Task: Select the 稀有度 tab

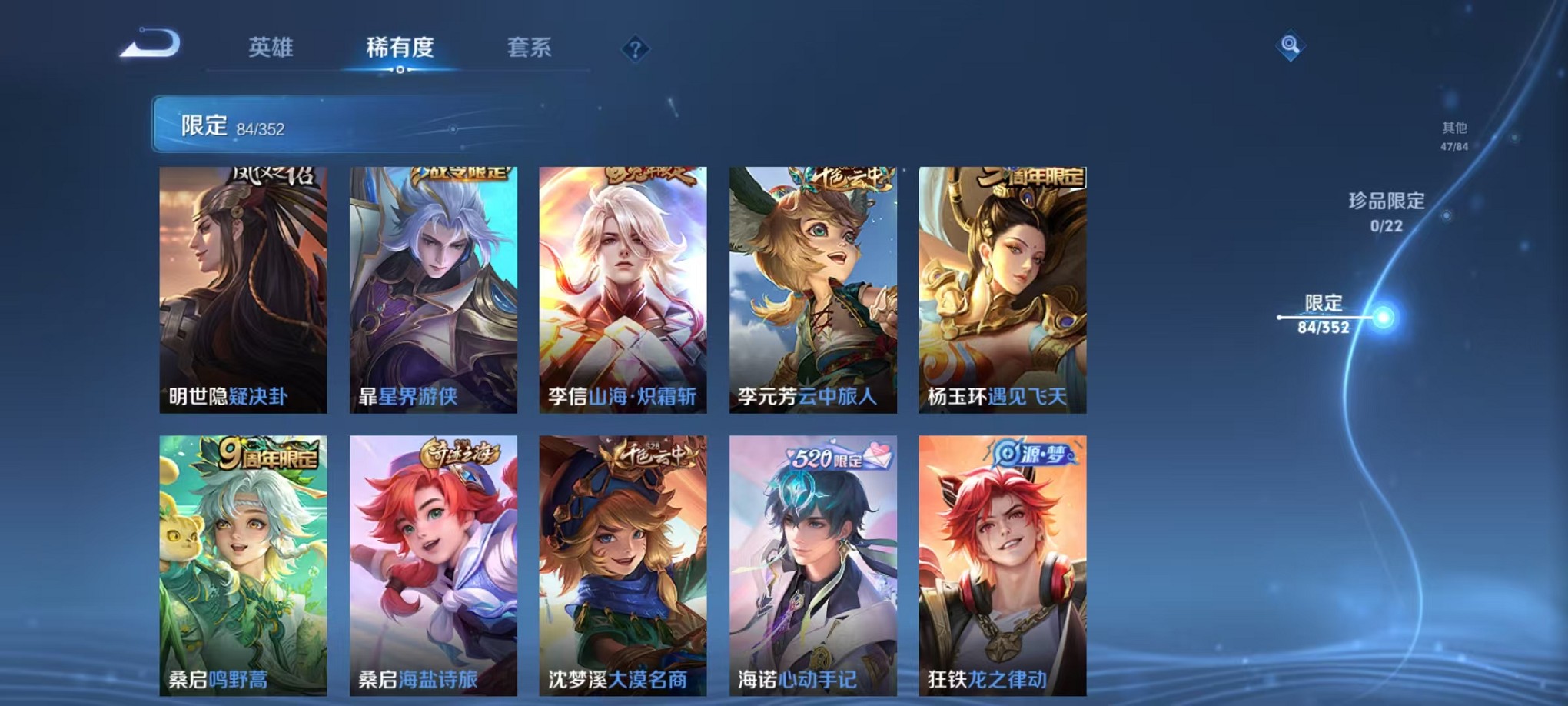Action: click(x=399, y=48)
